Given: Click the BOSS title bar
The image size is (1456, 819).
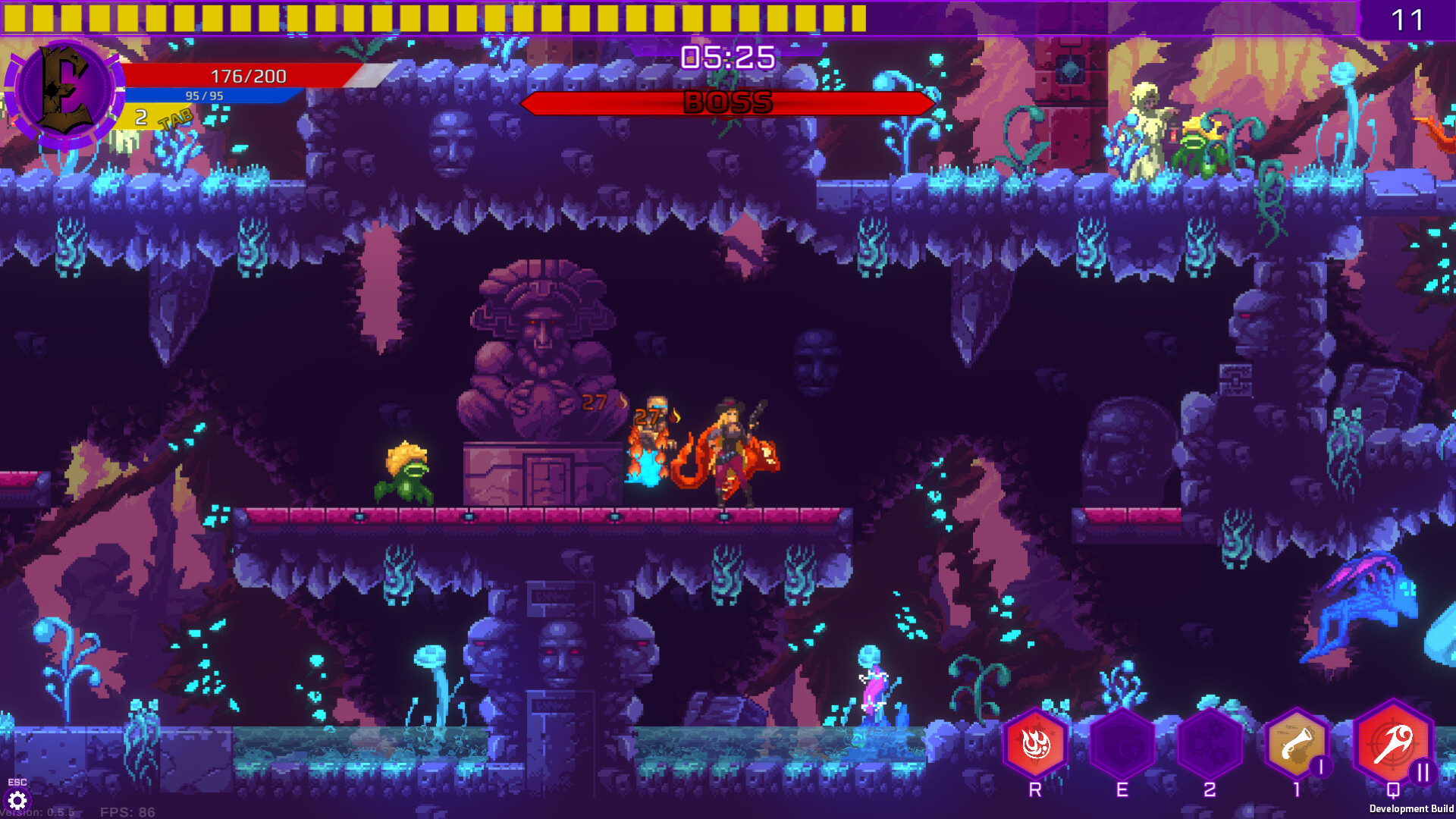Looking at the screenshot, I should 728,104.
